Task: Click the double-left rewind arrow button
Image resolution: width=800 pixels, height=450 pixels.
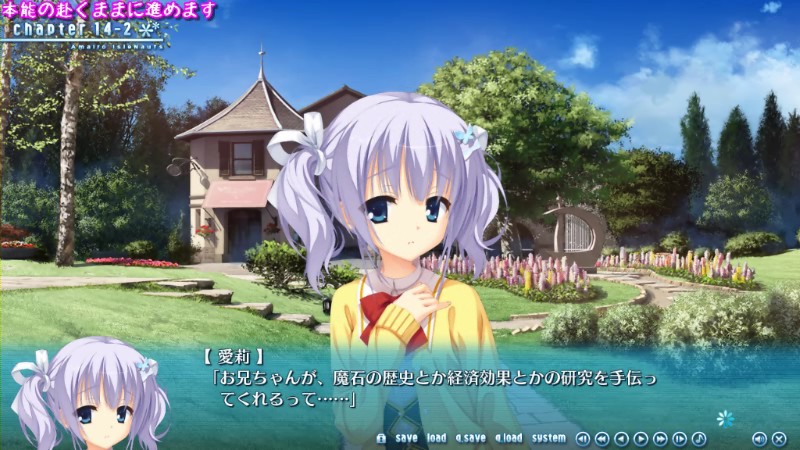Action: 602,438
